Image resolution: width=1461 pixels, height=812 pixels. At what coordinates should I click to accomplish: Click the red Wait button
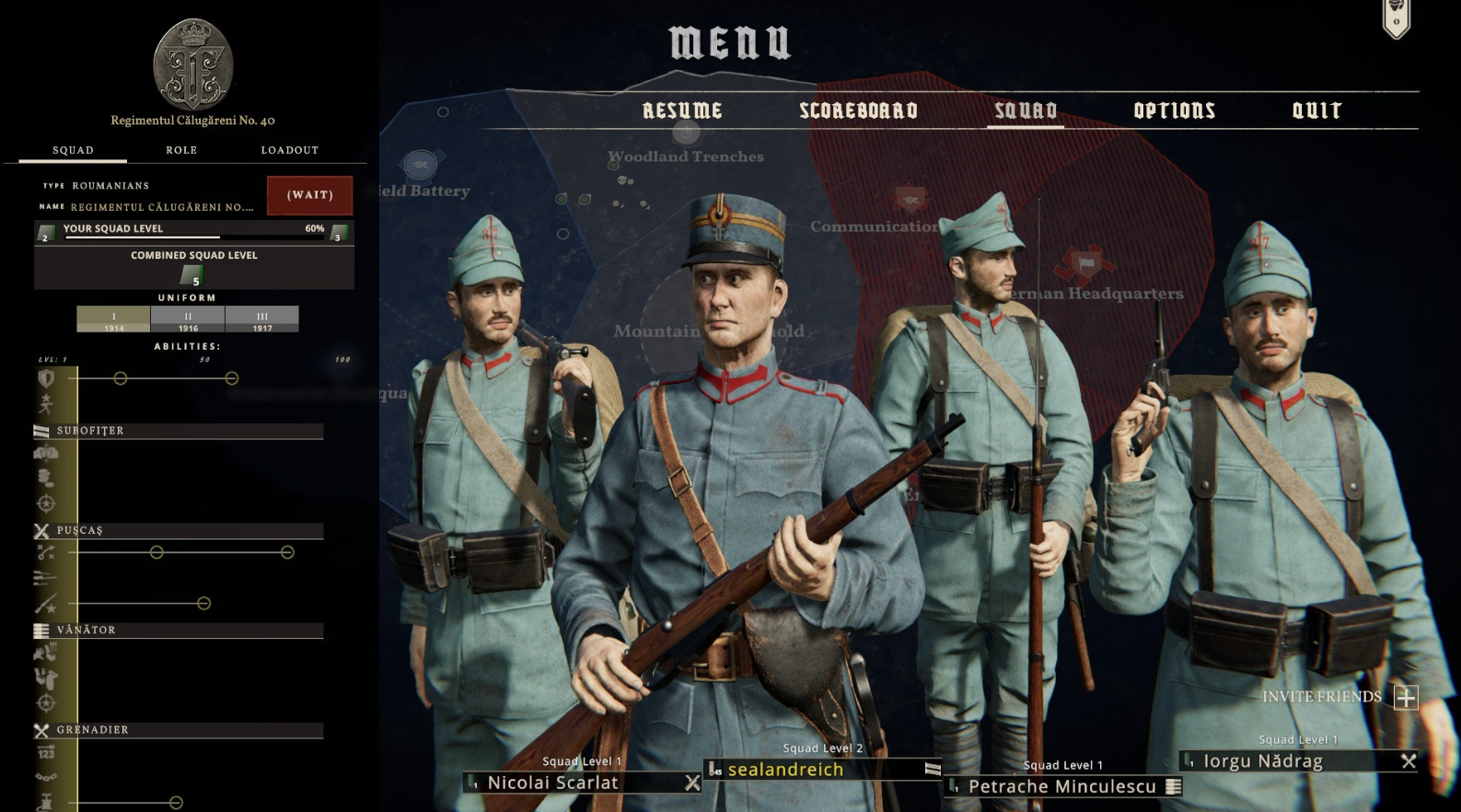tap(309, 195)
